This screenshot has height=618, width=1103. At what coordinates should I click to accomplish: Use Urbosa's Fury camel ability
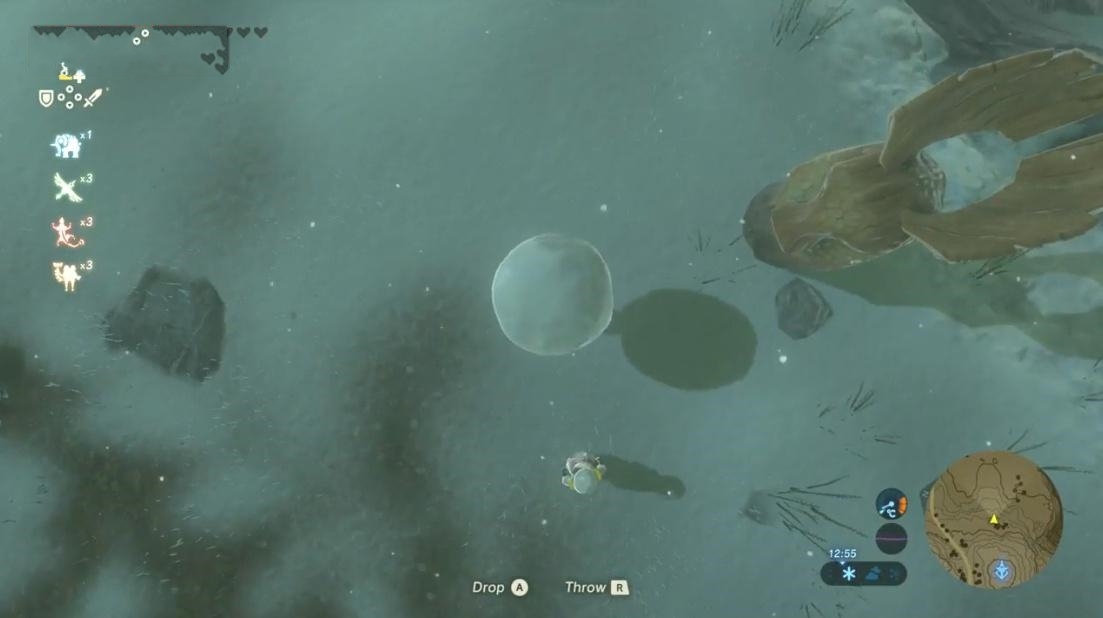[x=66, y=275]
